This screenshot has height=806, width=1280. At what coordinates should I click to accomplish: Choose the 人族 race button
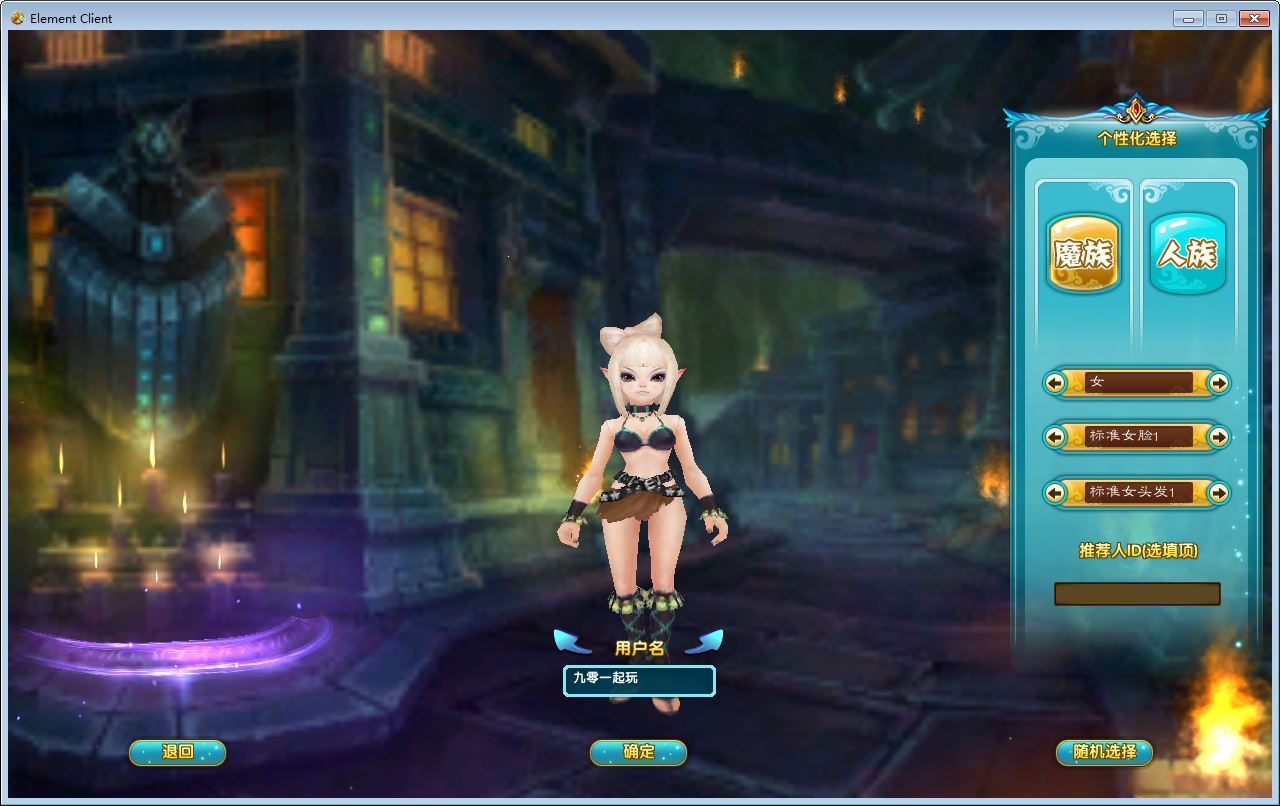tap(1187, 254)
